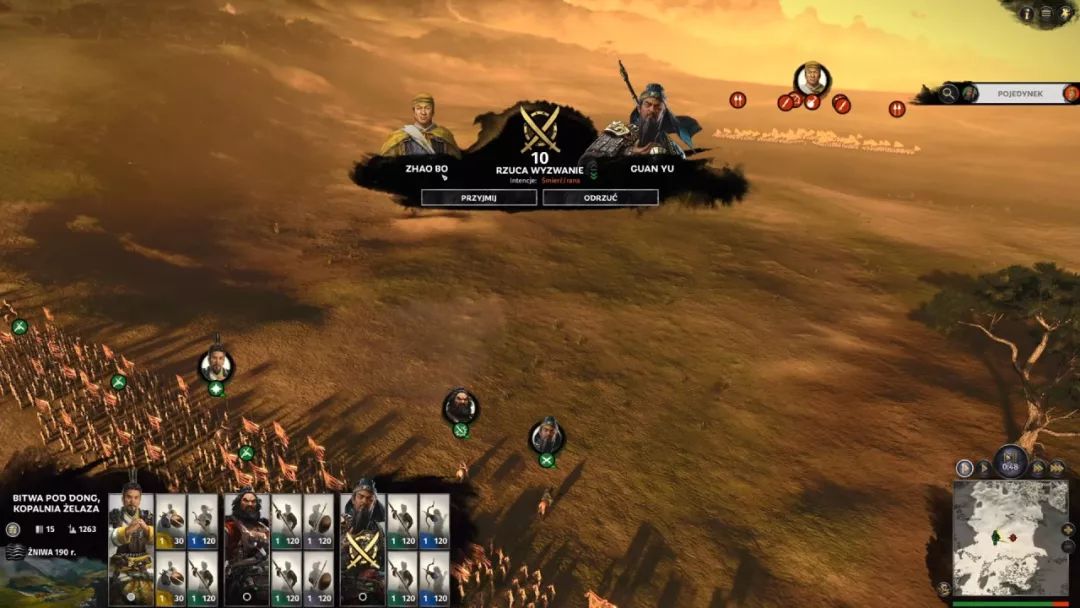Open the Pojedynek duel banner
This screenshot has height=608, width=1080.
point(1020,94)
